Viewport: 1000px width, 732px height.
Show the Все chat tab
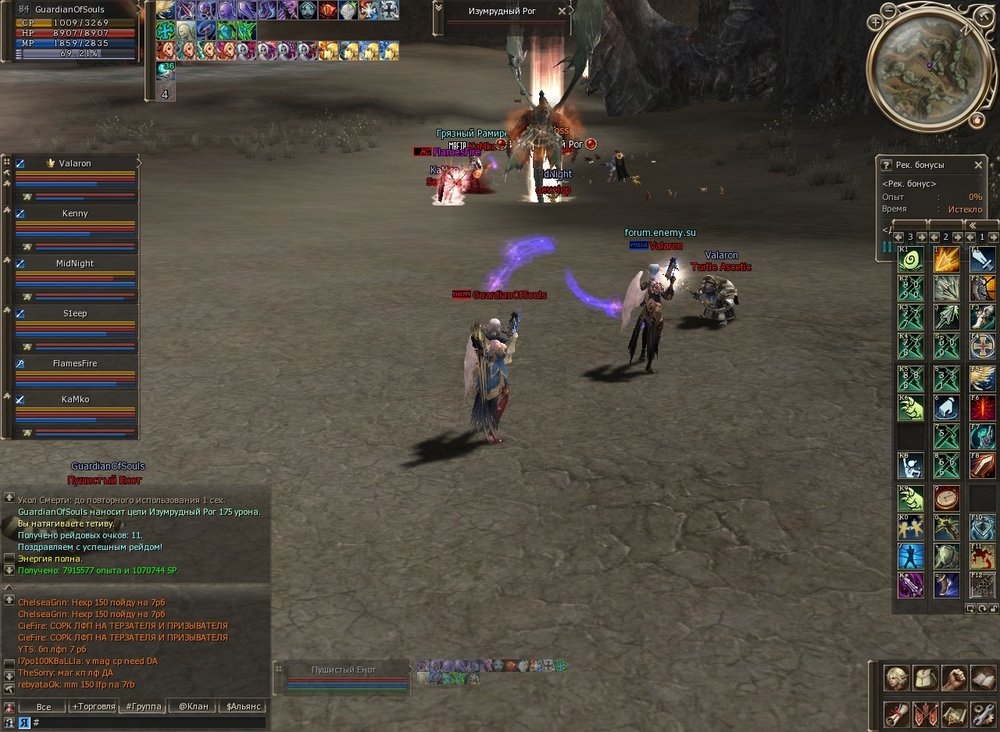click(x=43, y=706)
